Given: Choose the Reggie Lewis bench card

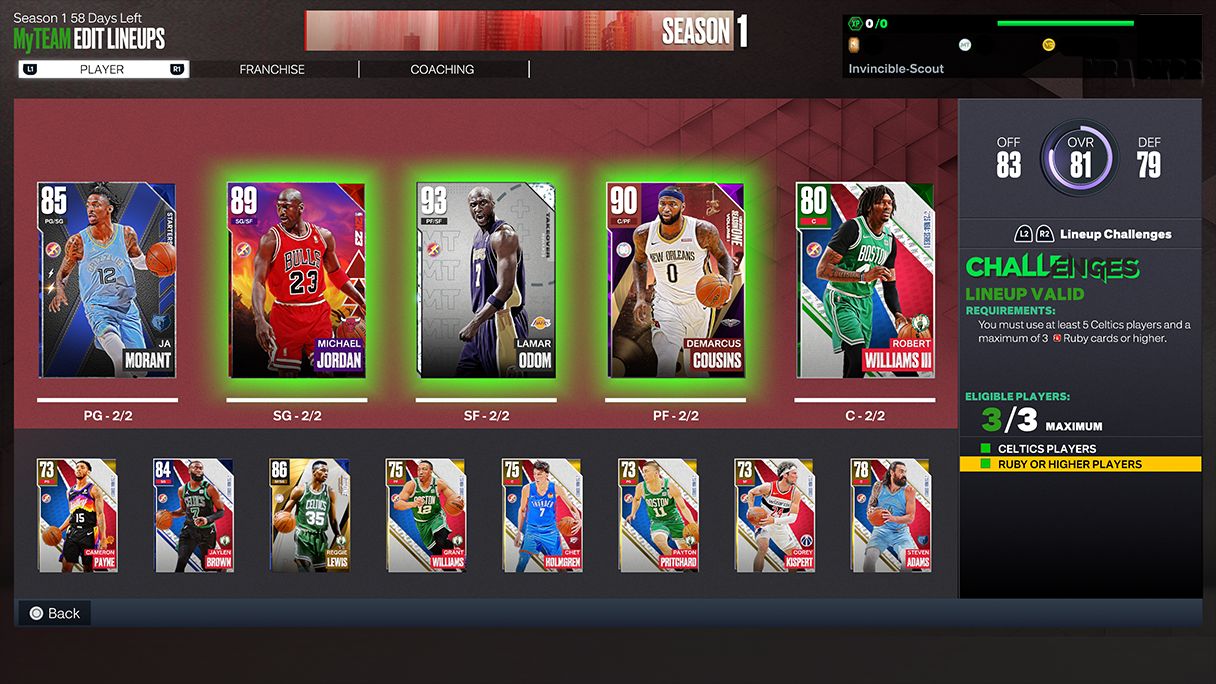Looking at the screenshot, I should [310, 515].
